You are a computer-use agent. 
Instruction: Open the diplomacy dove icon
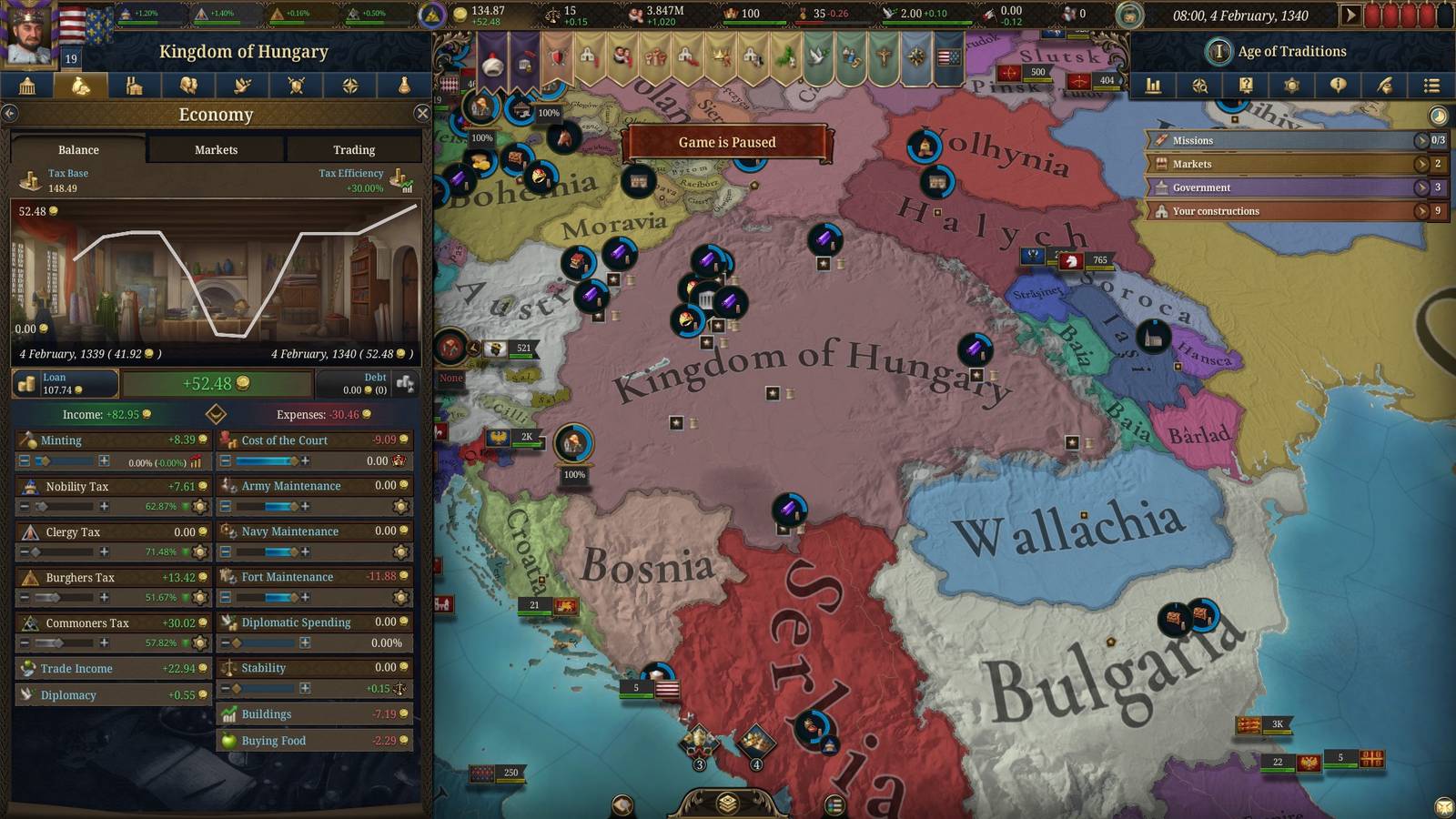(241, 87)
